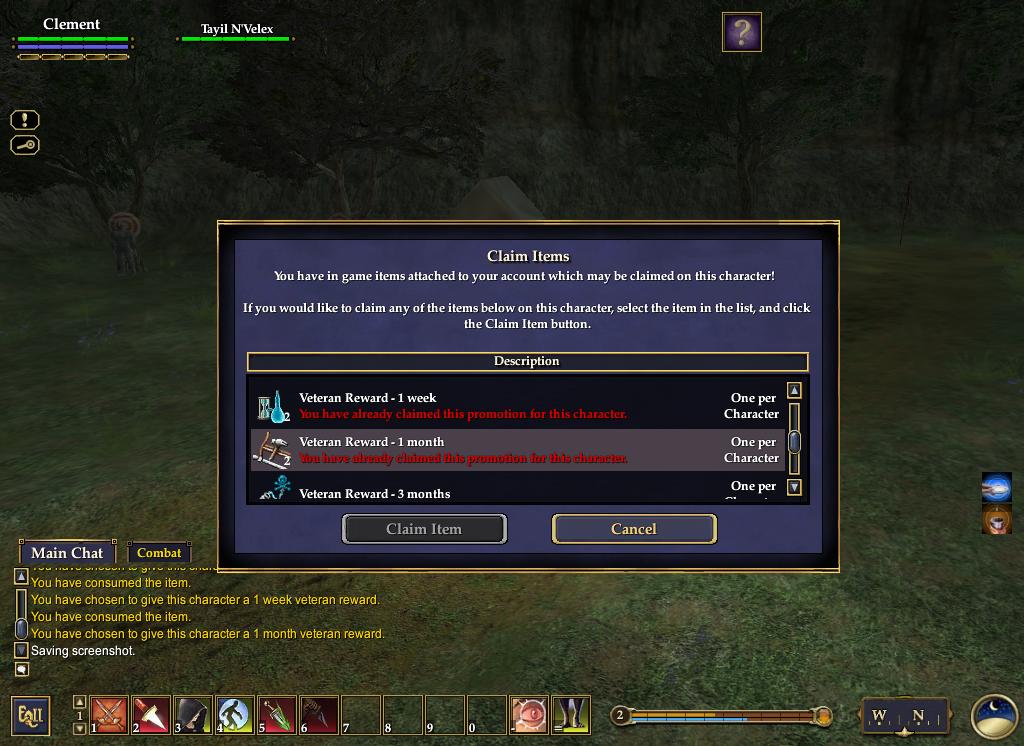Activate the crossed swords ability in slot 1
This screenshot has width=1024, height=746.
pos(110,715)
